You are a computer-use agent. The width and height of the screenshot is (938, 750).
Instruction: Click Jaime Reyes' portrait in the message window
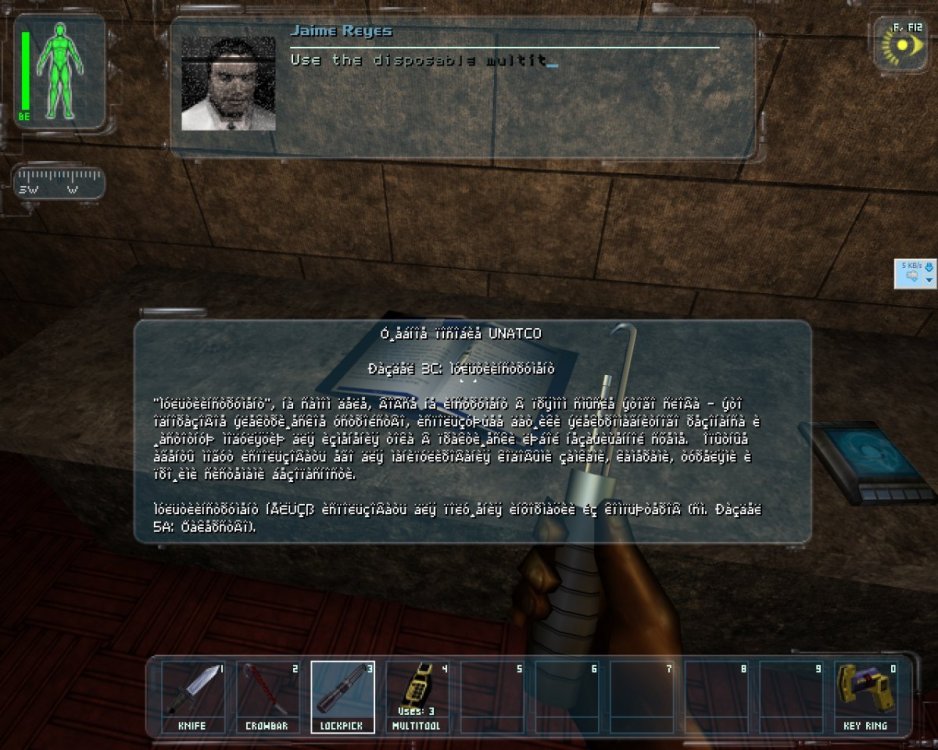click(x=228, y=84)
